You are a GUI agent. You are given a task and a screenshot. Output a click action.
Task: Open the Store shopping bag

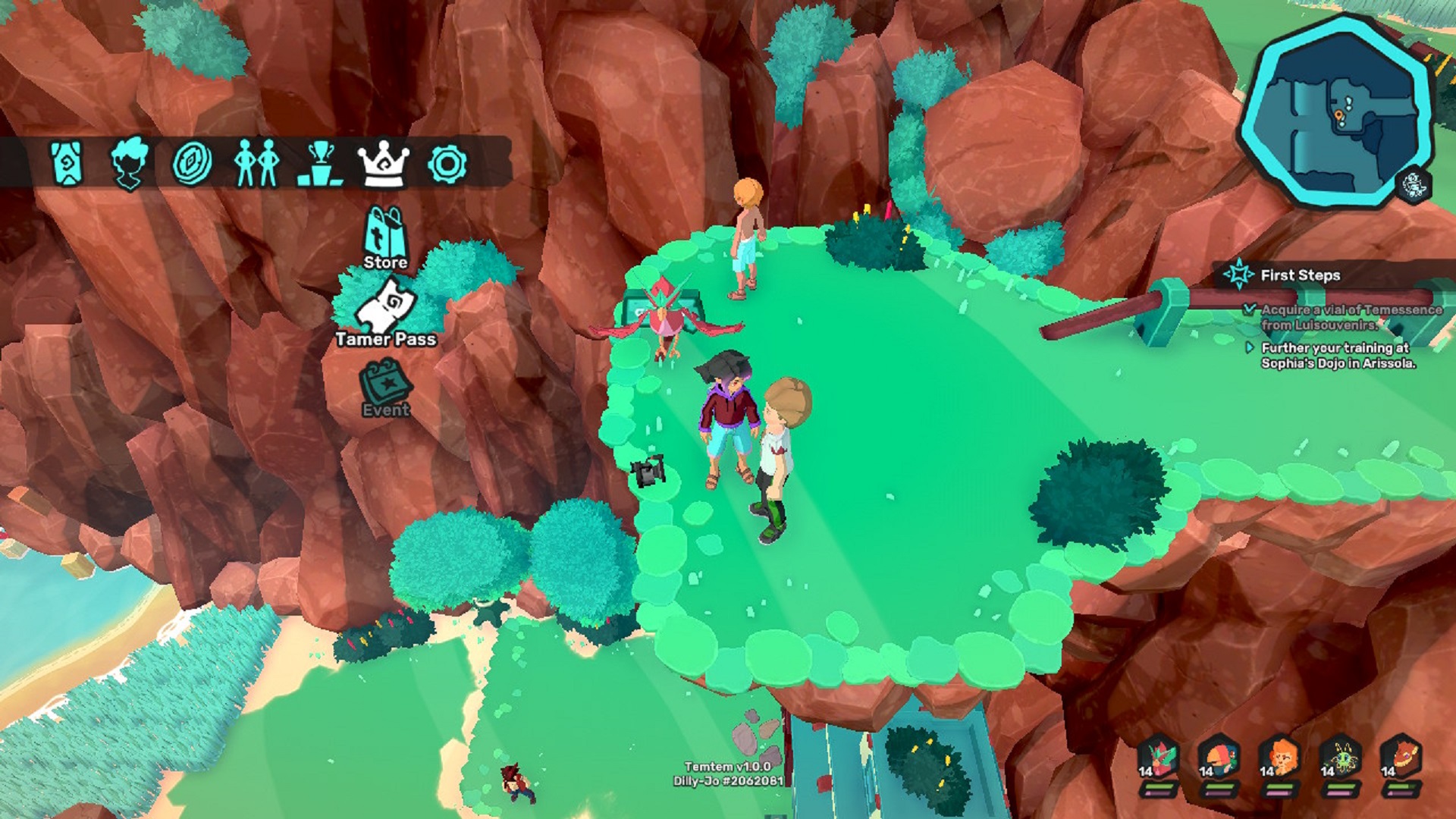(x=385, y=237)
